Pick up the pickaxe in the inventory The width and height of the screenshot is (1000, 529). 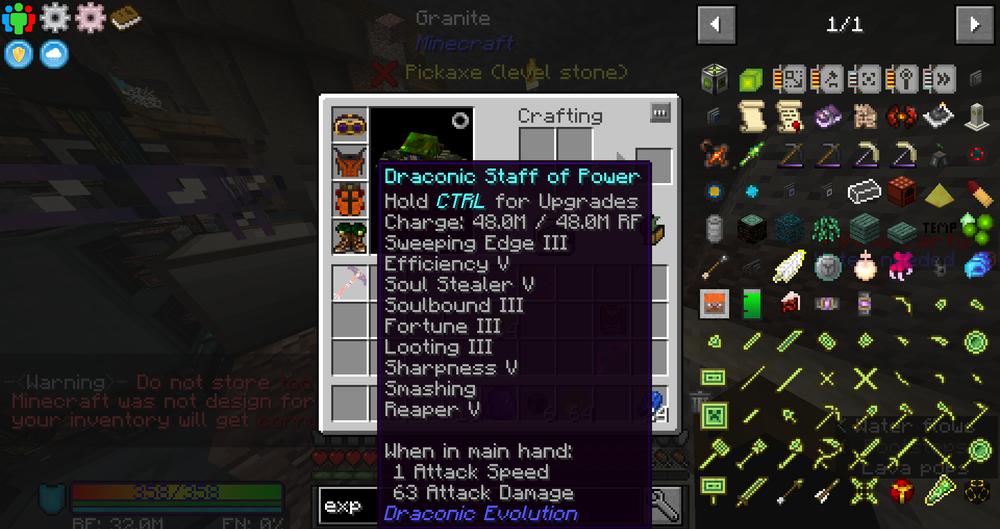(350, 283)
